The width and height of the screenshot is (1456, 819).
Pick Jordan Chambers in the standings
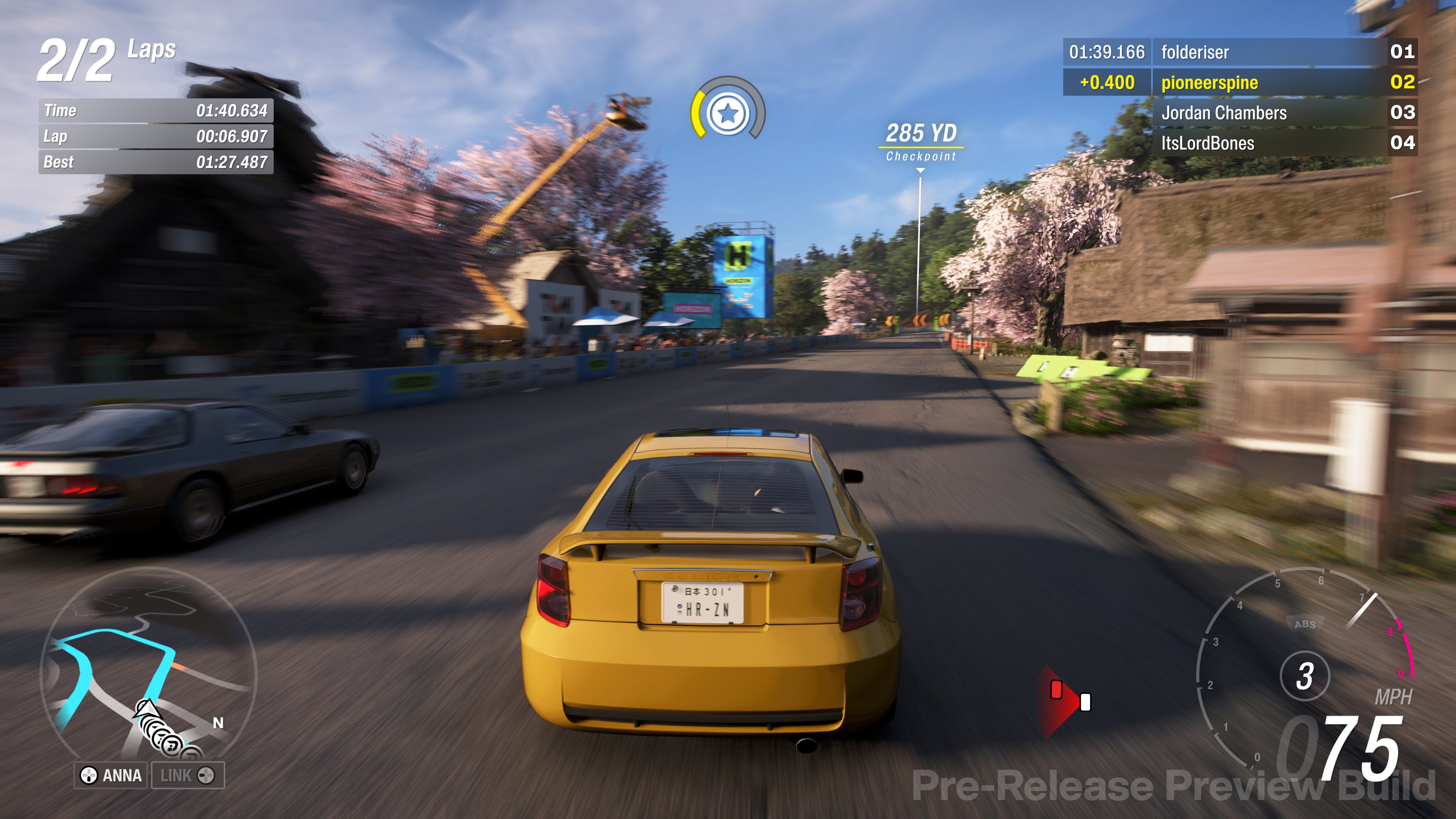pos(1239,113)
